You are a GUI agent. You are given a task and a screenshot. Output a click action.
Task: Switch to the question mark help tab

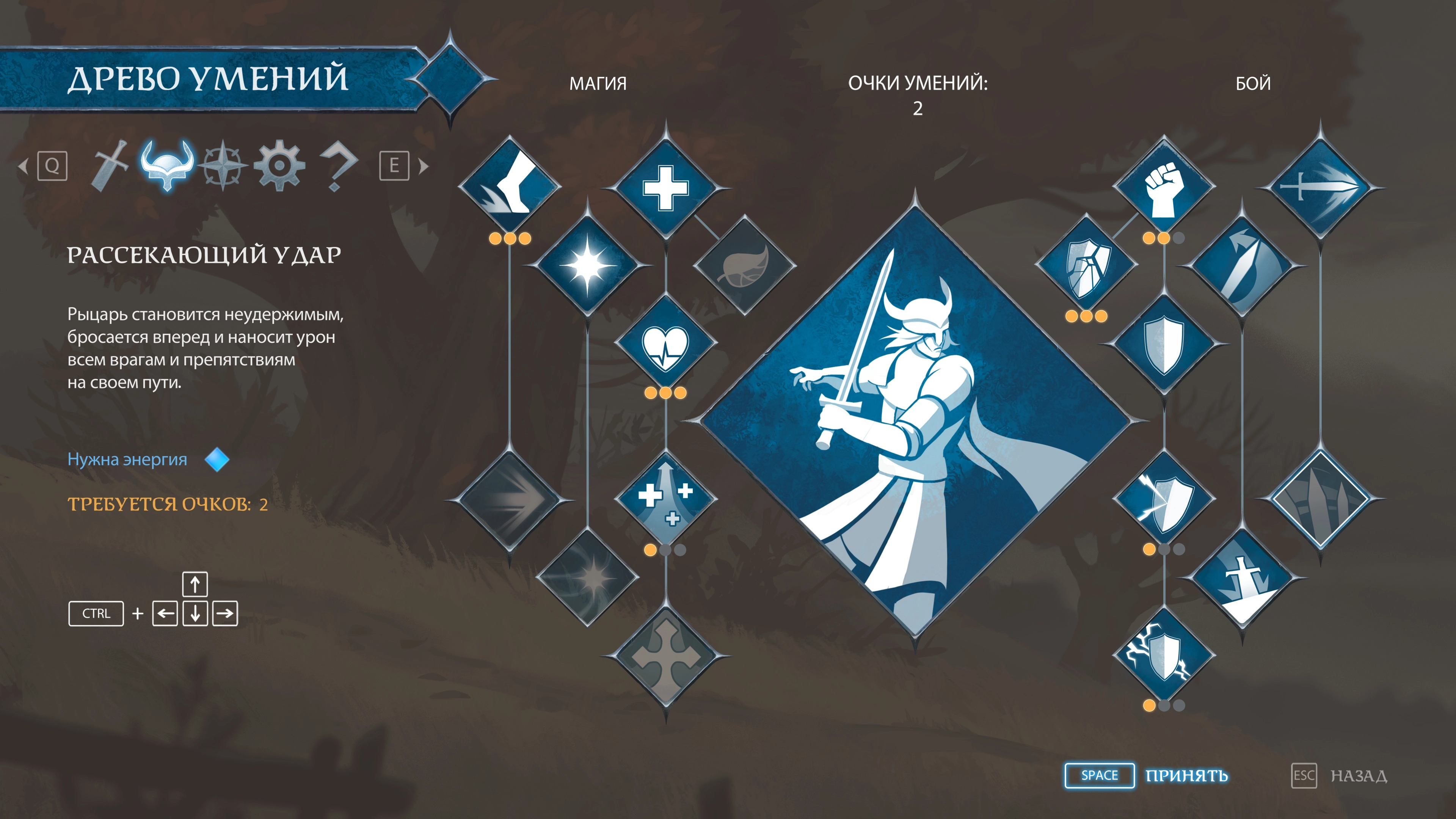[x=337, y=166]
